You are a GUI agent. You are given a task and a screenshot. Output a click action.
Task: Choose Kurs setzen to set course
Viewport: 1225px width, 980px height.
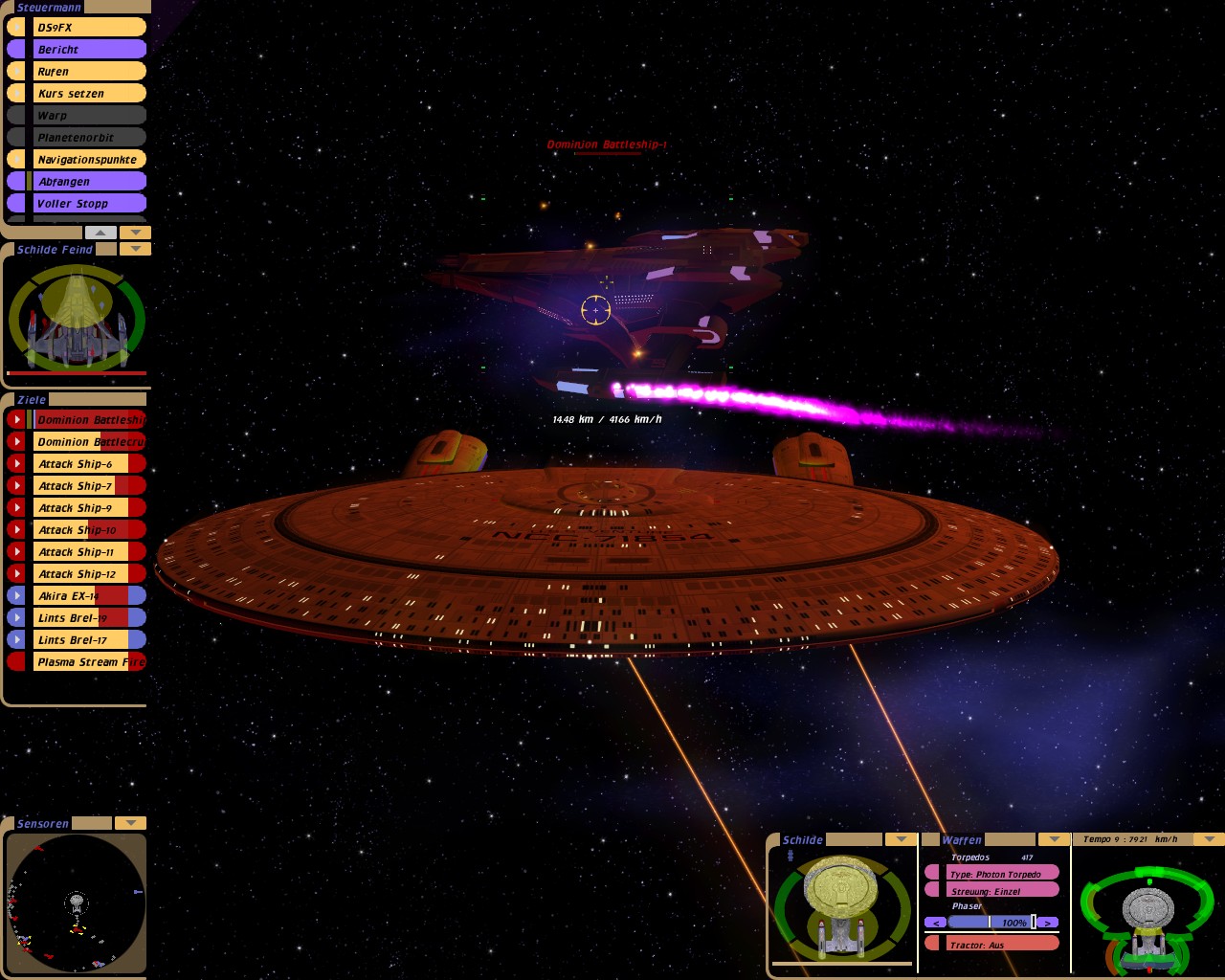click(x=88, y=94)
